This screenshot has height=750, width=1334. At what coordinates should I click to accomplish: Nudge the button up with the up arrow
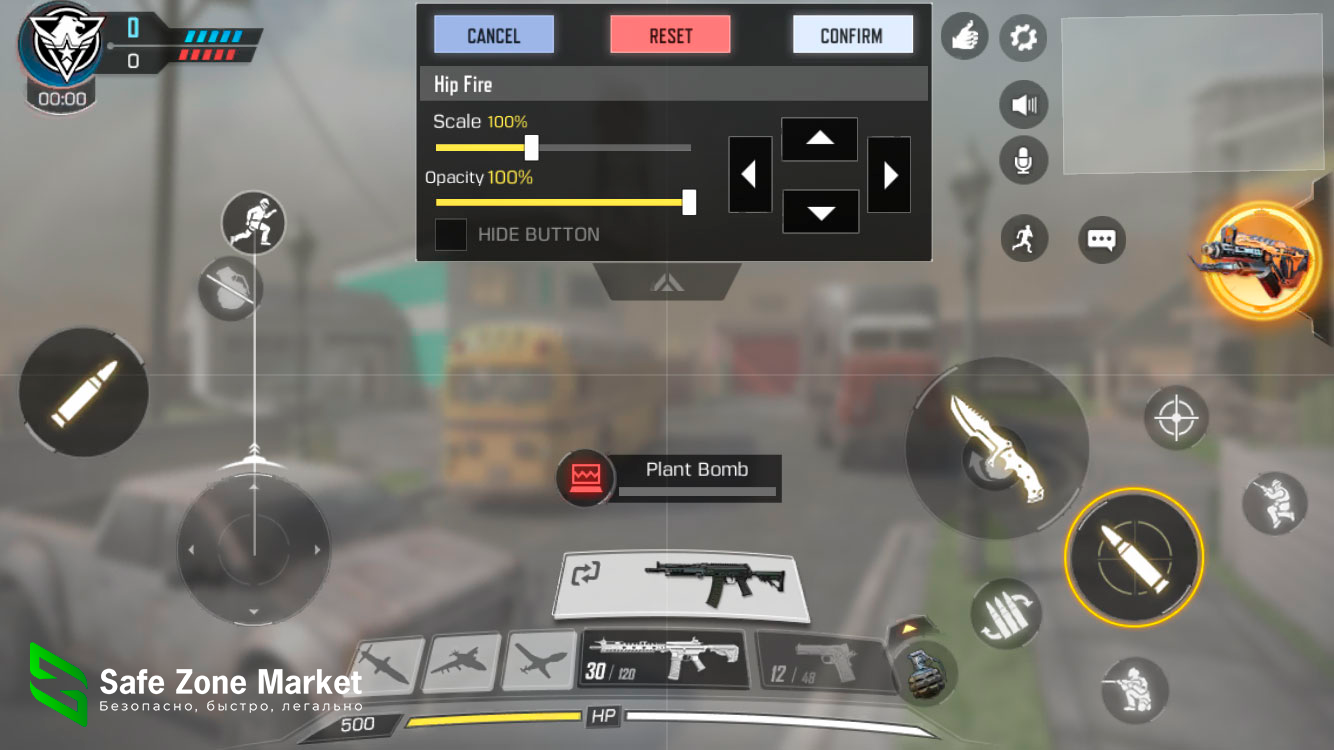[x=819, y=139]
